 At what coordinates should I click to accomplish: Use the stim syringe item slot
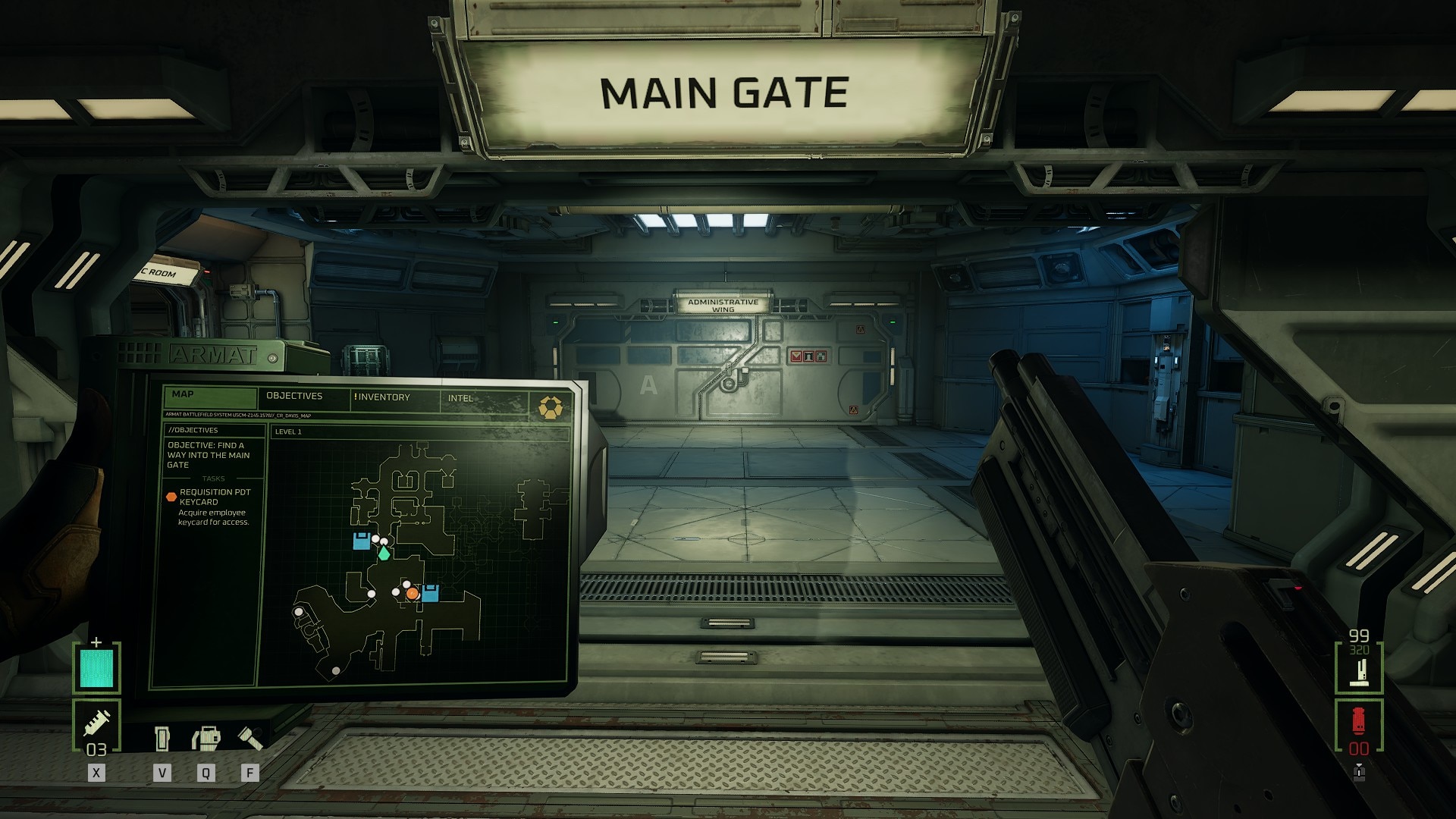97,725
